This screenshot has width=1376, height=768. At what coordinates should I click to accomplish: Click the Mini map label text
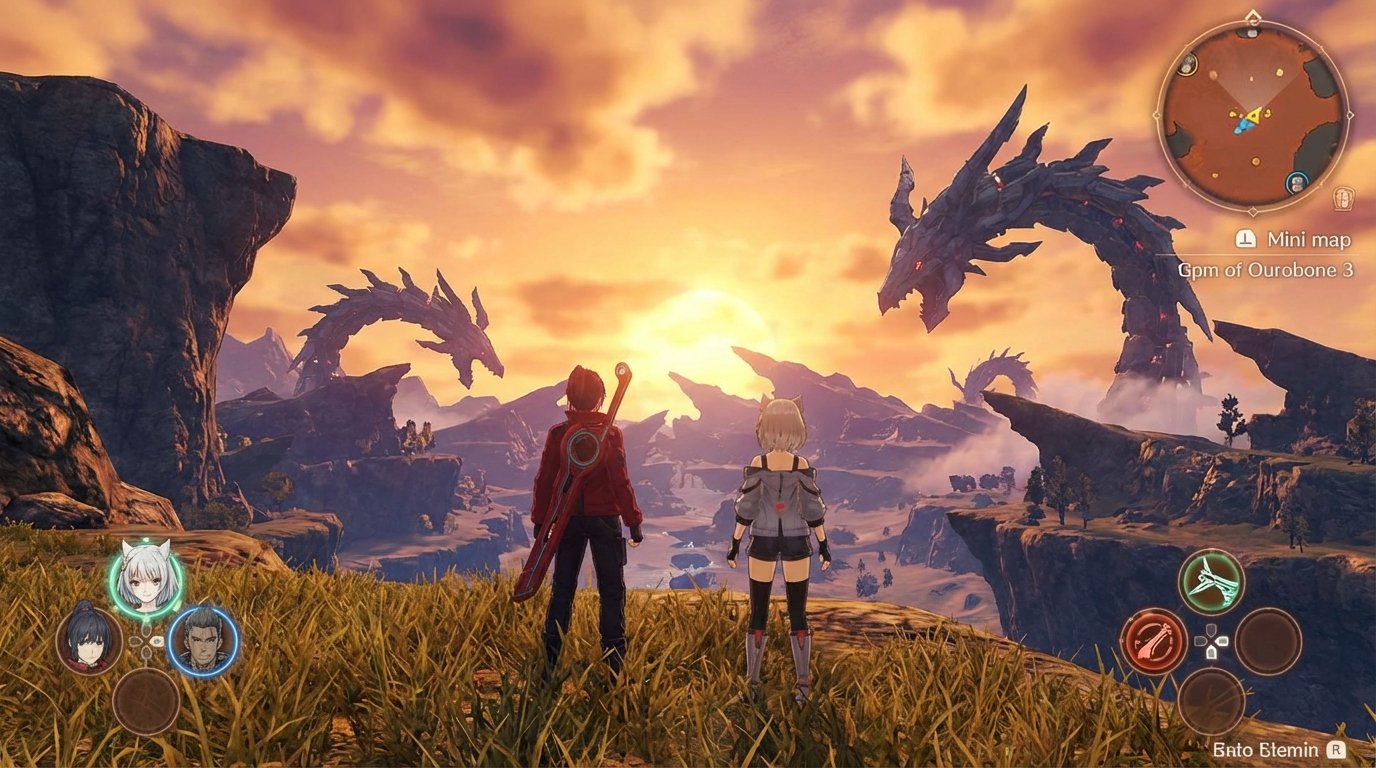point(1308,240)
